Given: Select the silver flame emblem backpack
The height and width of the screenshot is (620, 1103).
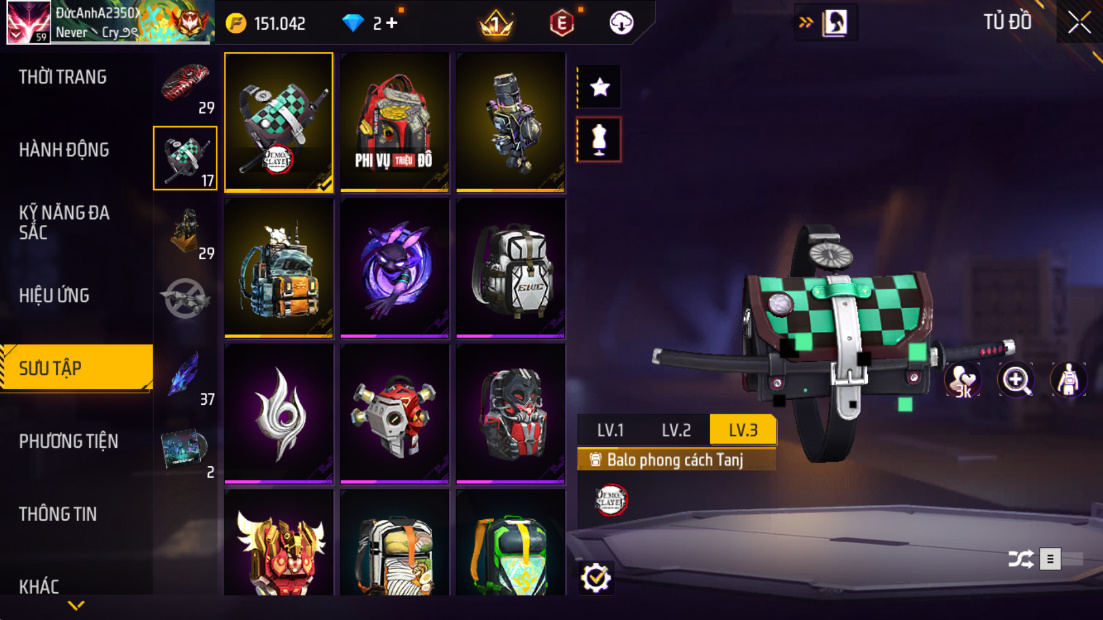Looking at the screenshot, I should pyautogui.click(x=278, y=413).
